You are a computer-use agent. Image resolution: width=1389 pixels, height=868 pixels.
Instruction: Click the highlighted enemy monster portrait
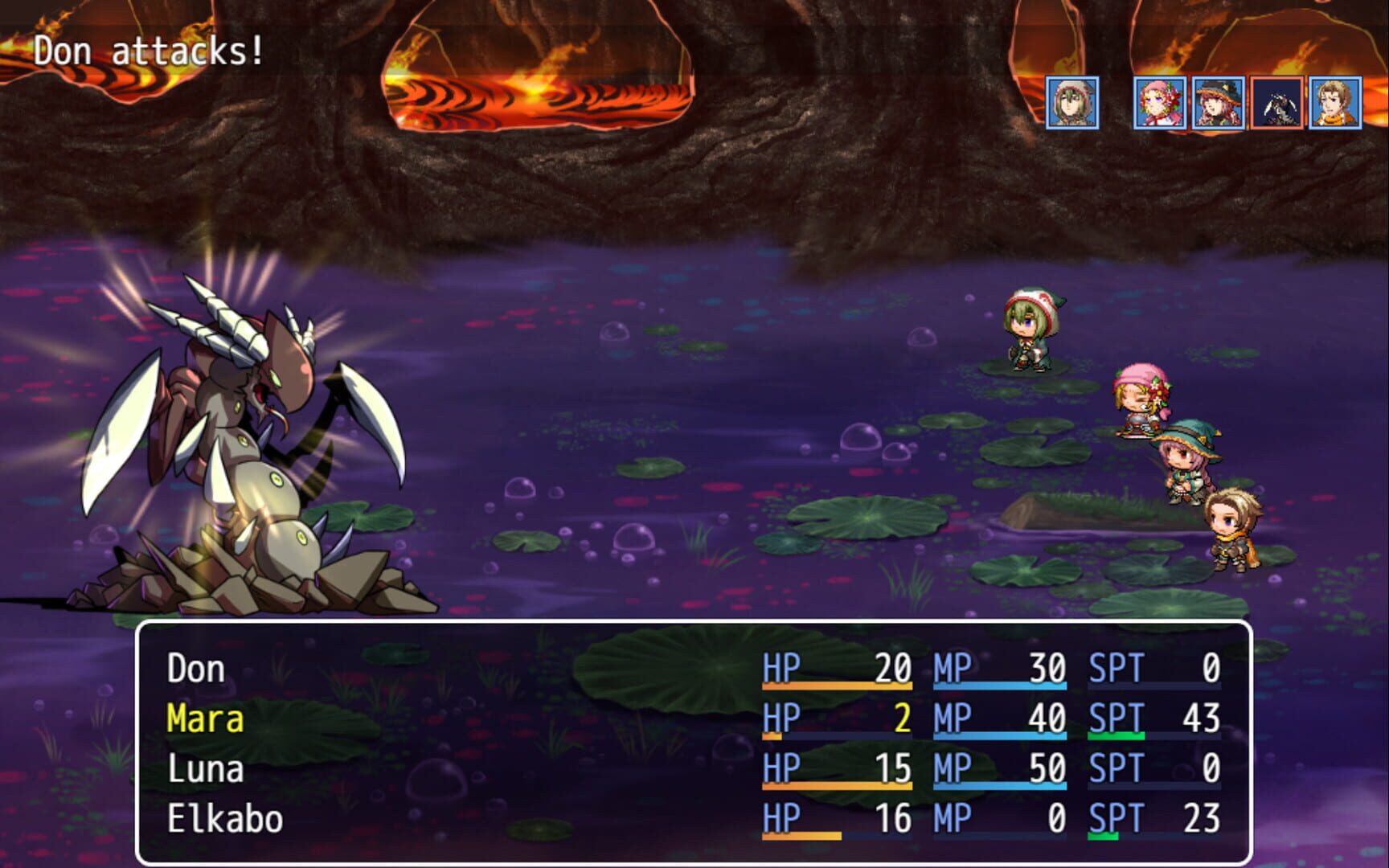click(x=1279, y=104)
